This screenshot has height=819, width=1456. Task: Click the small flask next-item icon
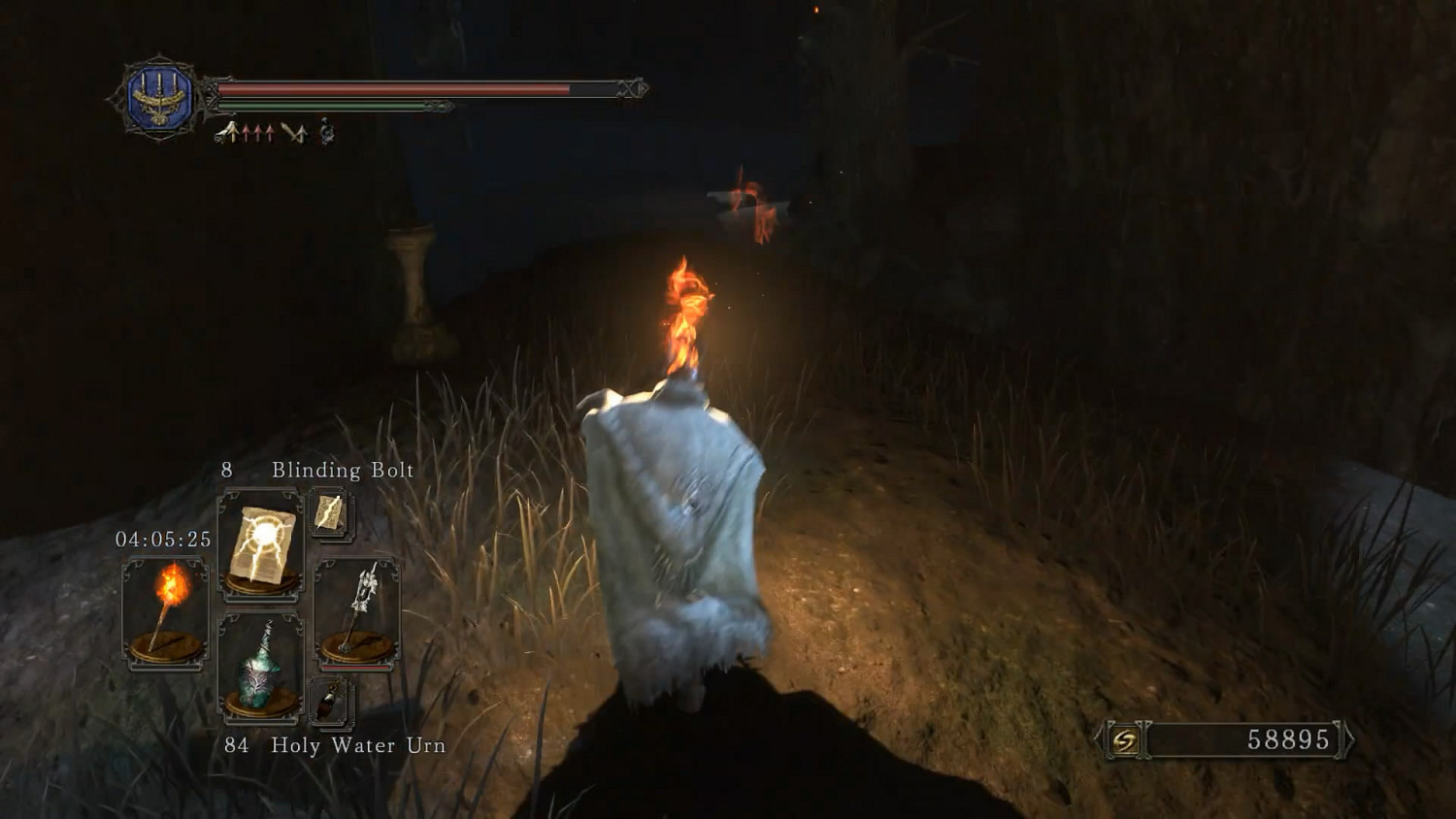[x=329, y=701]
